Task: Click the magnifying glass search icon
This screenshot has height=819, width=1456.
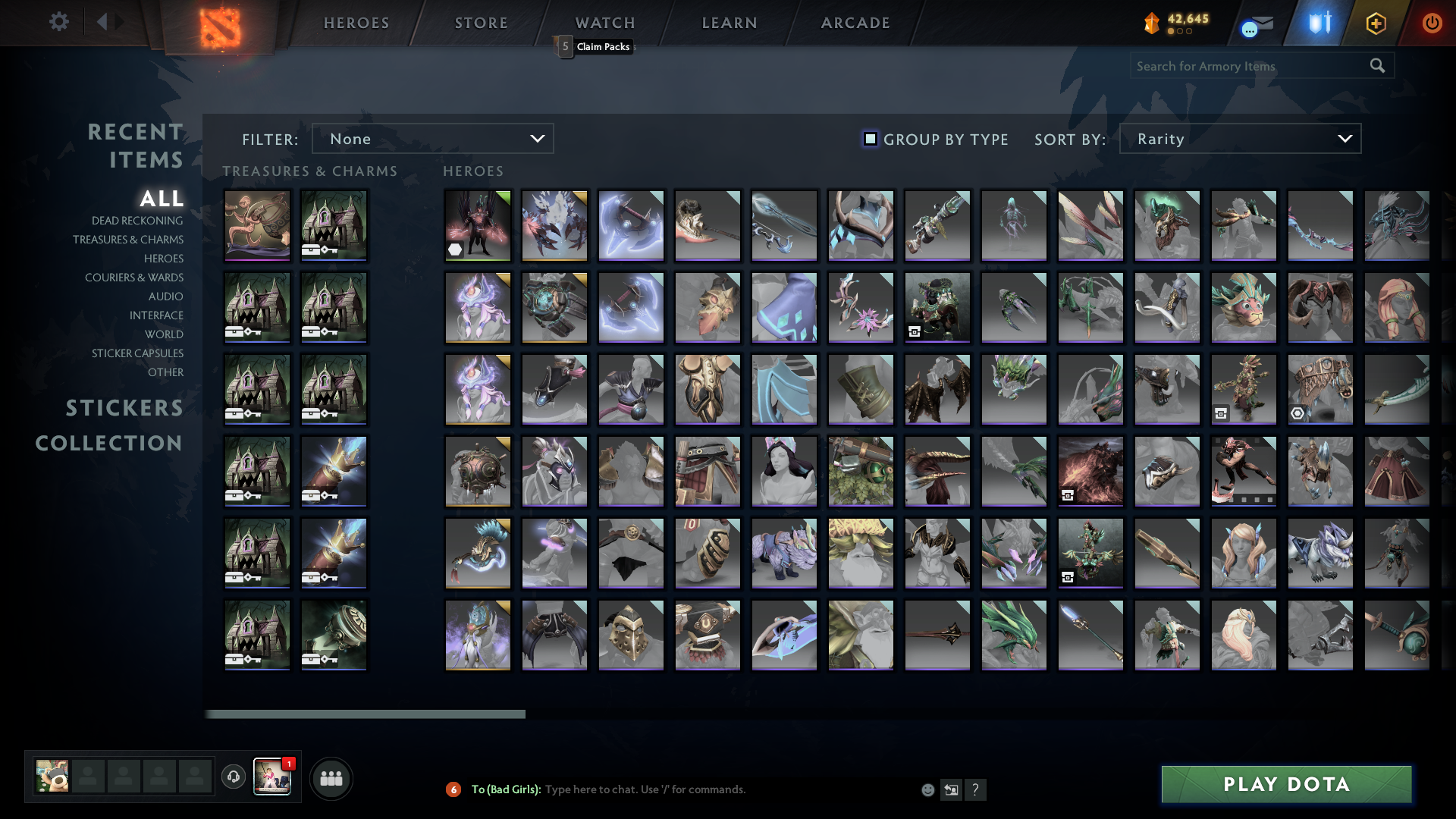Action: 1377,66
